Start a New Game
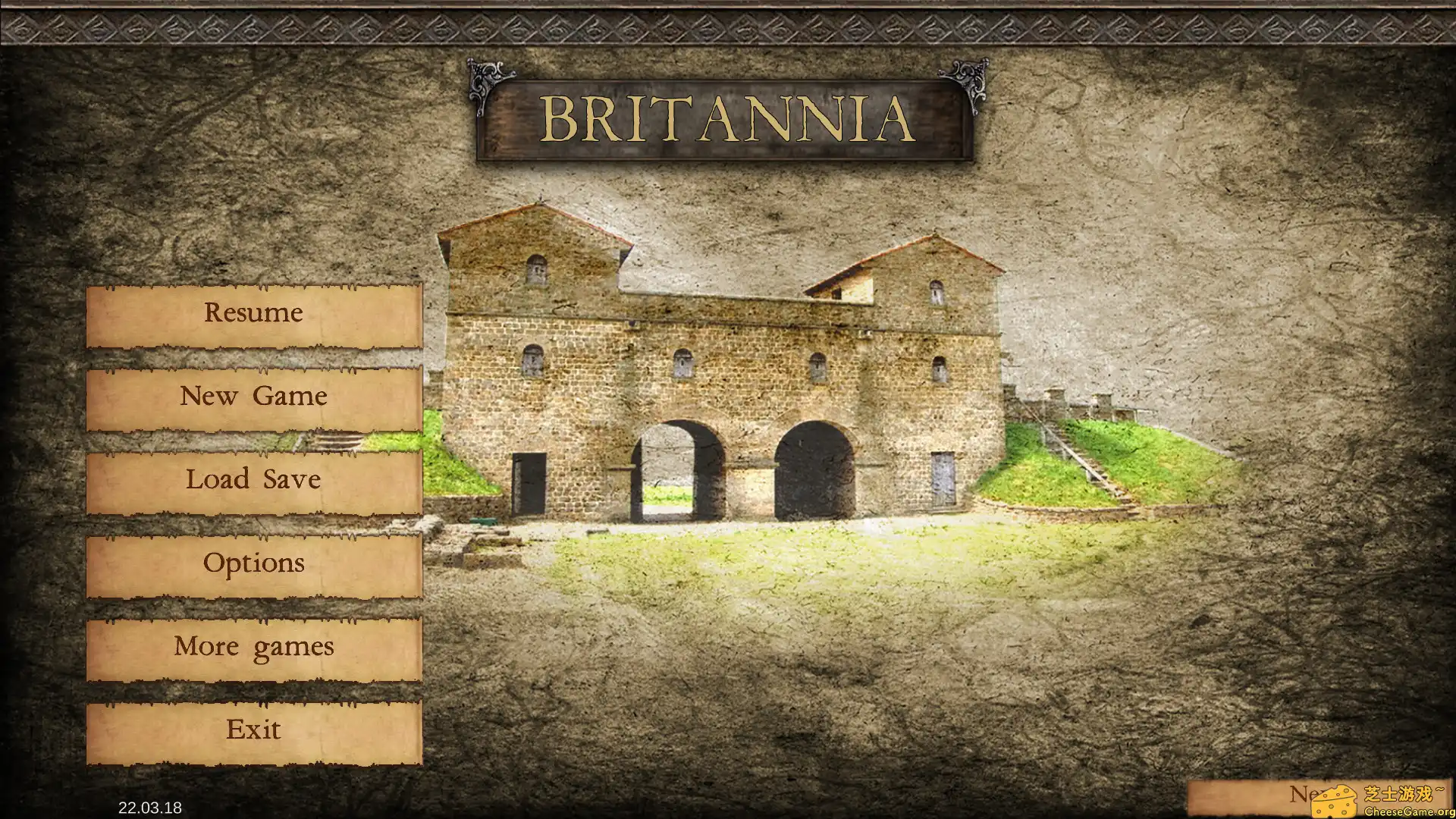This screenshot has width=1456, height=819. [x=253, y=396]
